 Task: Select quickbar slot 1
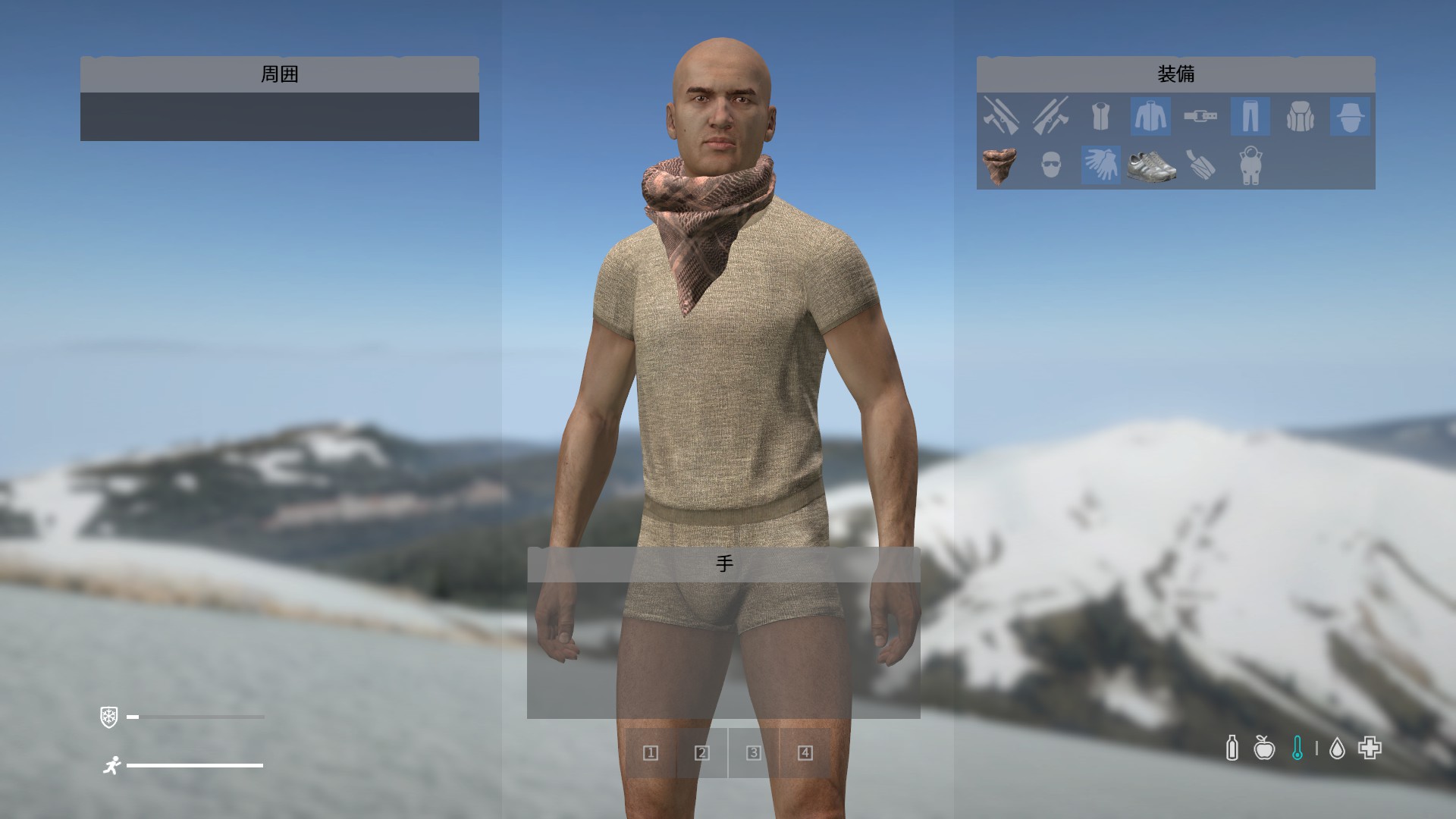coord(651,753)
